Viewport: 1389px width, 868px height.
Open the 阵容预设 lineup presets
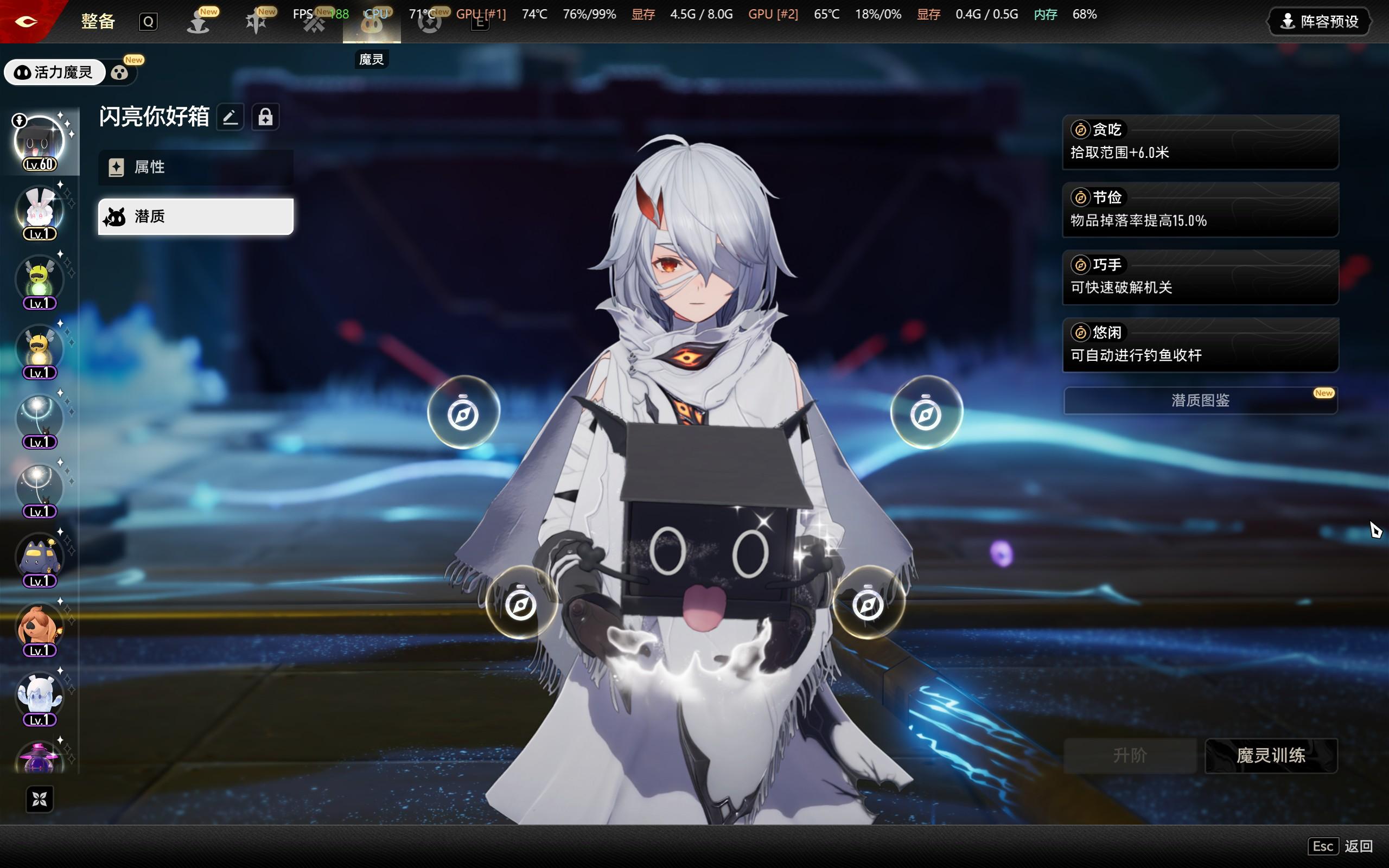pos(1319,22)
